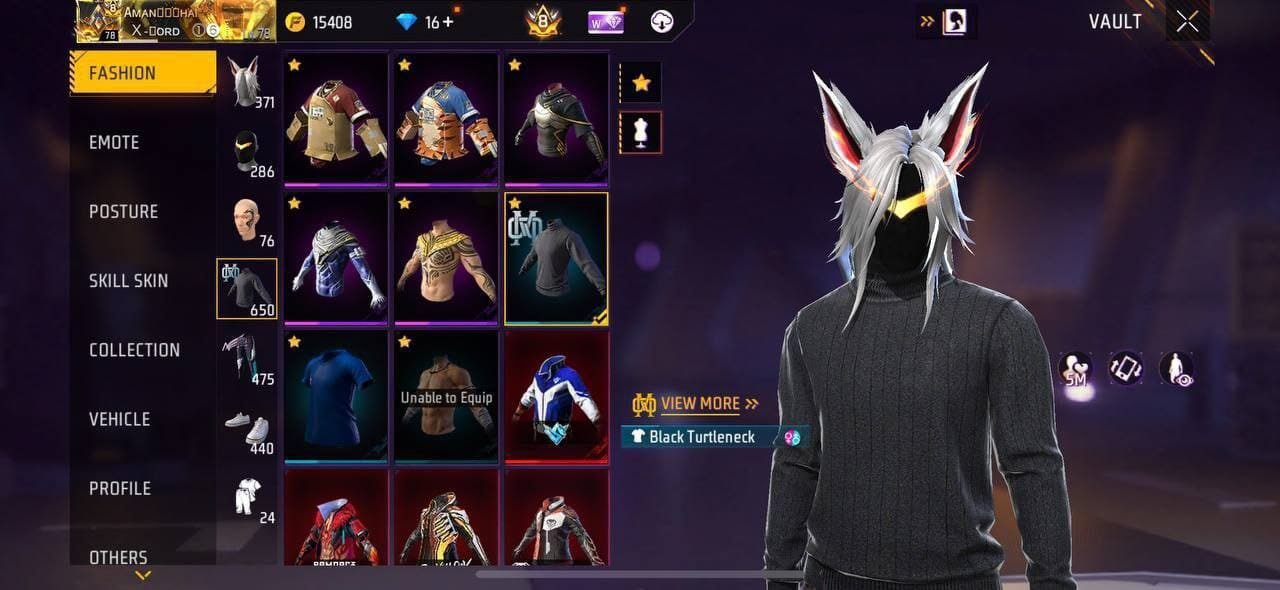This screenshot has width=1280, height=590.
Task: Close the Vault screen with X
Action: [x=1187, y=22]
